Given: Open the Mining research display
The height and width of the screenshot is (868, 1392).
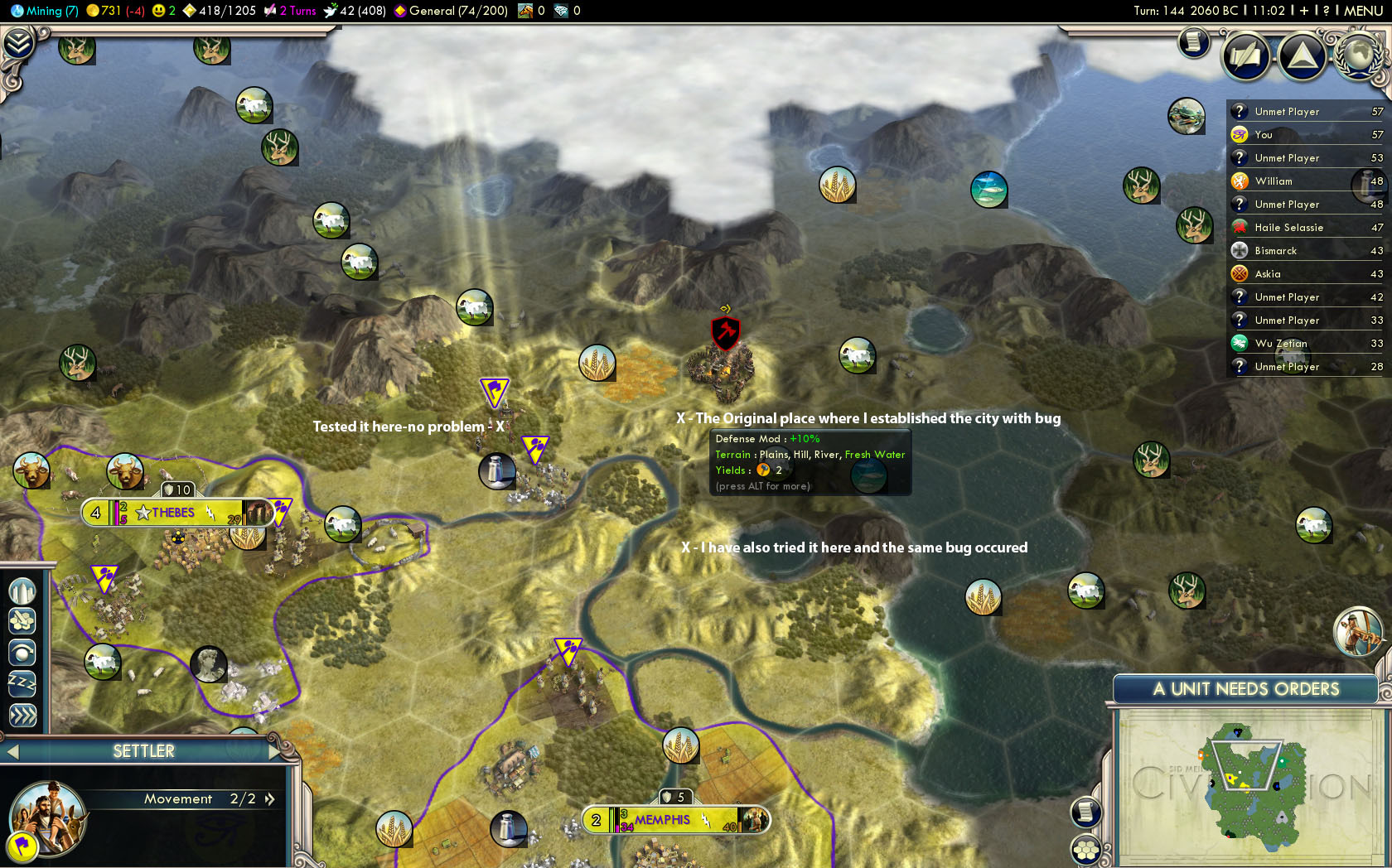Looking at the screenshot, I should pos(45,11).
